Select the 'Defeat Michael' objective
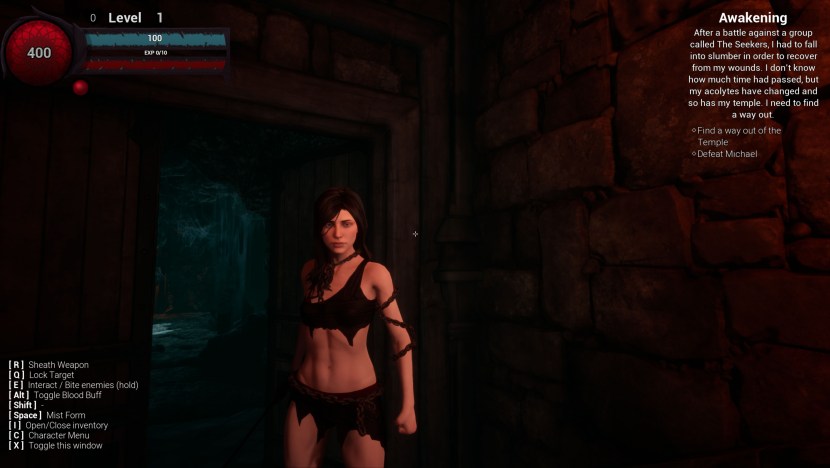 [727, 154]
